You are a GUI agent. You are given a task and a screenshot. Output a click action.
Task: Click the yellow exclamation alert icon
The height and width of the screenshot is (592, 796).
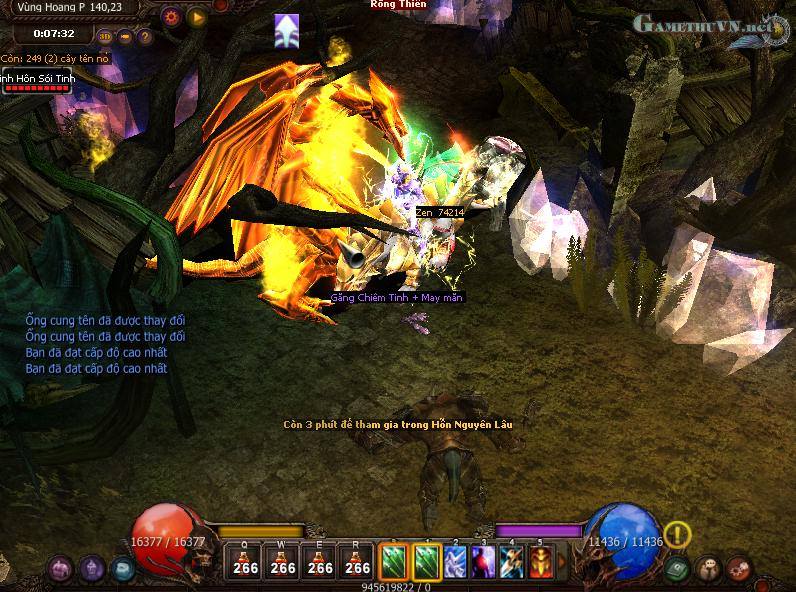point(677,535)
